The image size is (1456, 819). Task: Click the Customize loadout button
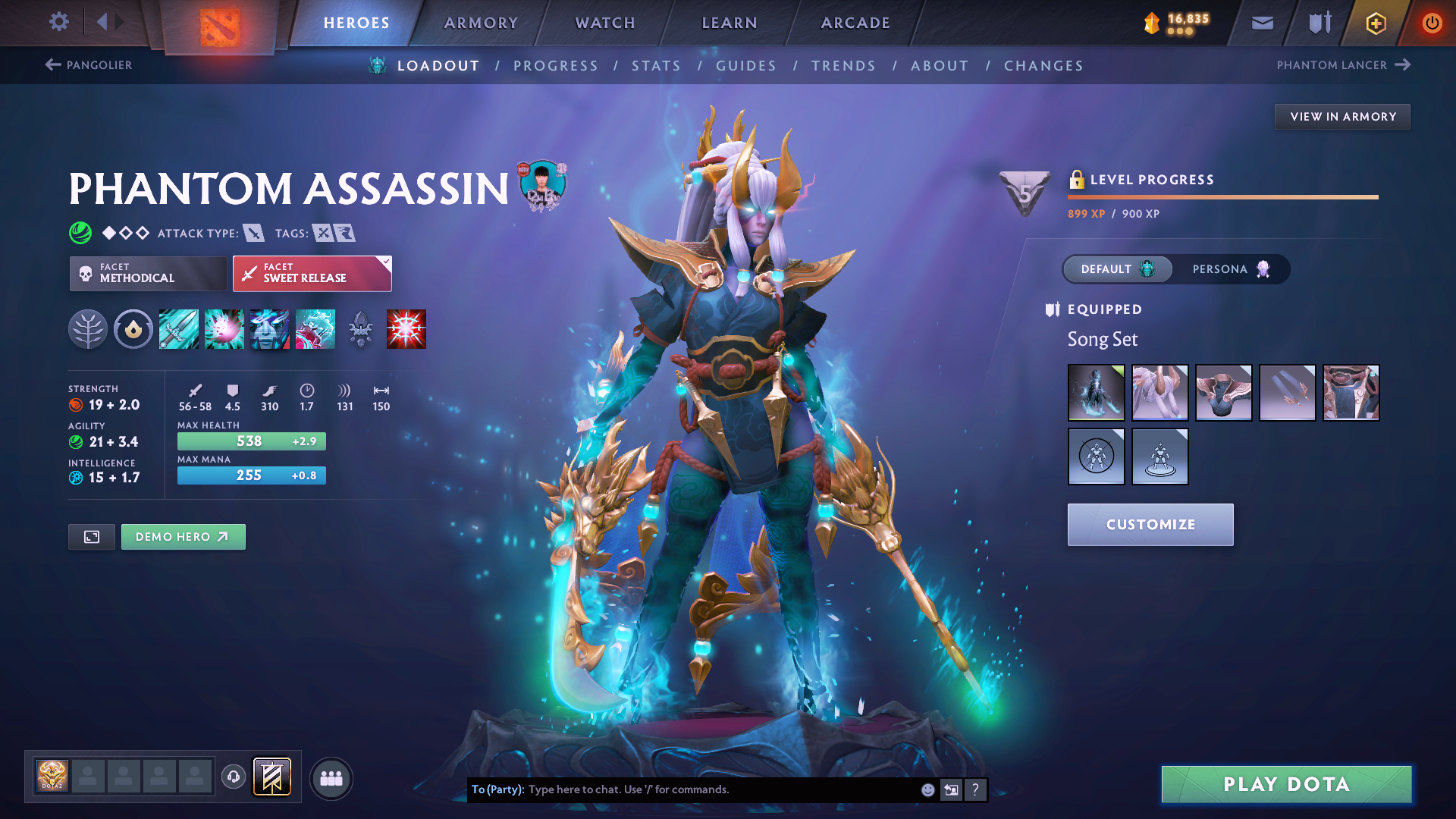[1150, 525]
